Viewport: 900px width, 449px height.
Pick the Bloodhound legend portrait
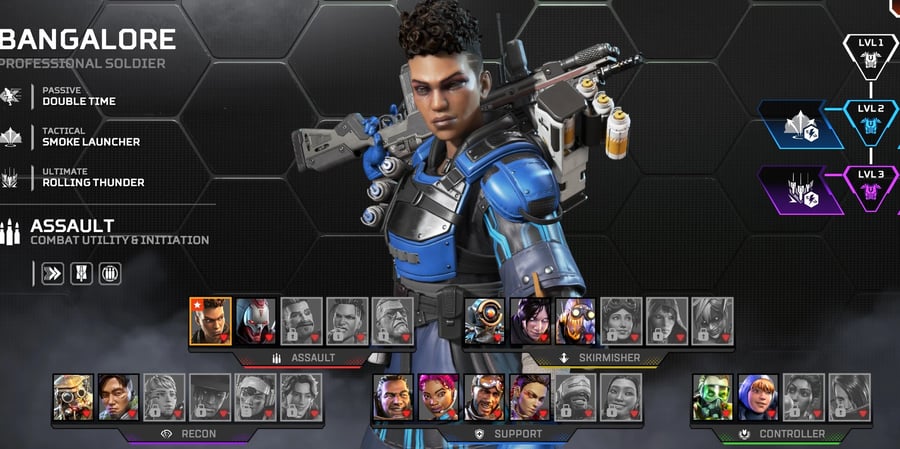pyautogui.click(x=73, y=397)
